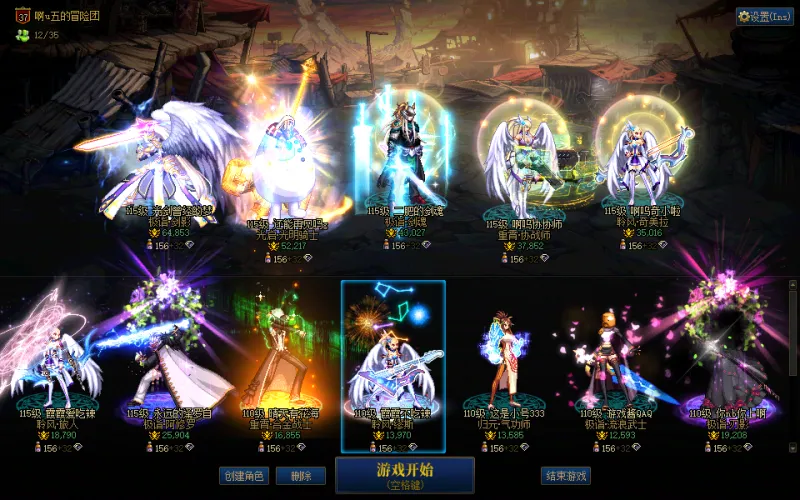Click the 游戏开始 start game button

click(x=404, y=475)
